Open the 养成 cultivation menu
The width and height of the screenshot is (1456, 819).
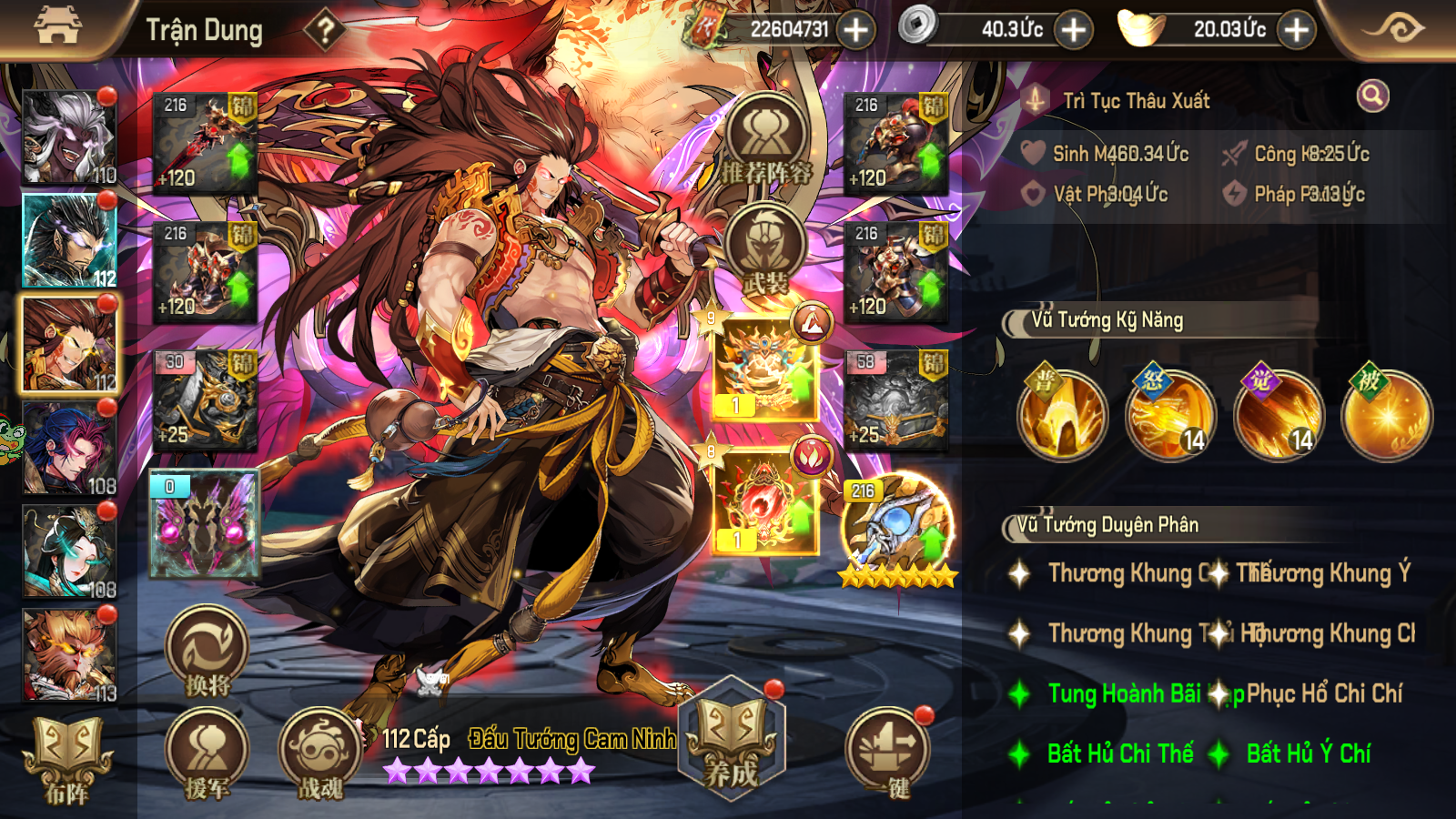(732, 741)
